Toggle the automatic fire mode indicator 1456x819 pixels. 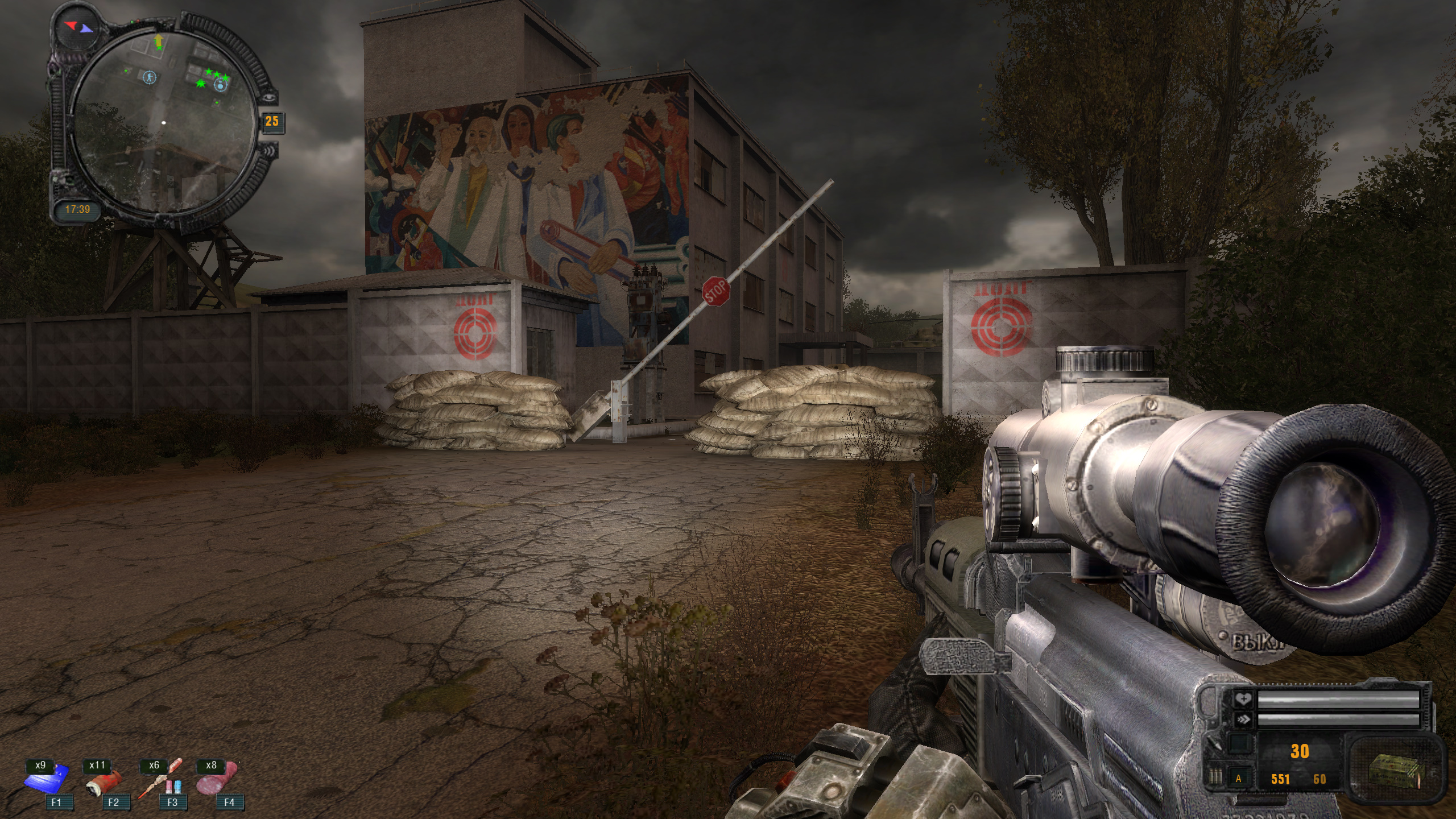[x=1238, y=779]
